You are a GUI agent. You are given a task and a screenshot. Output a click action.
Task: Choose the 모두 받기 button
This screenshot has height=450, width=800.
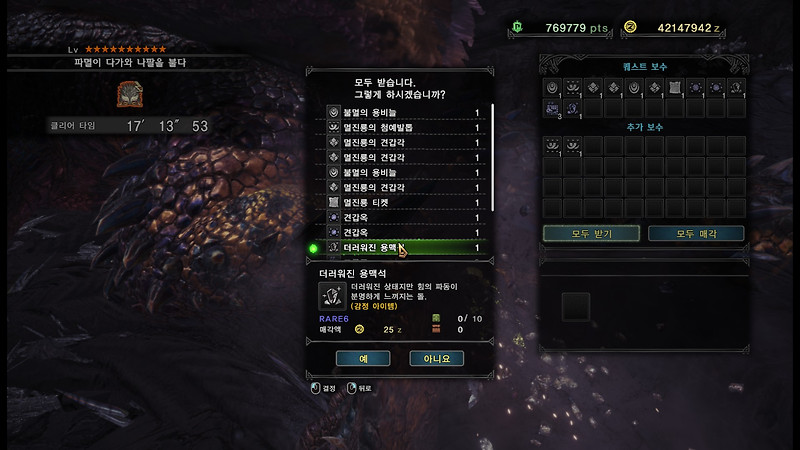click(x=592, y=233)
